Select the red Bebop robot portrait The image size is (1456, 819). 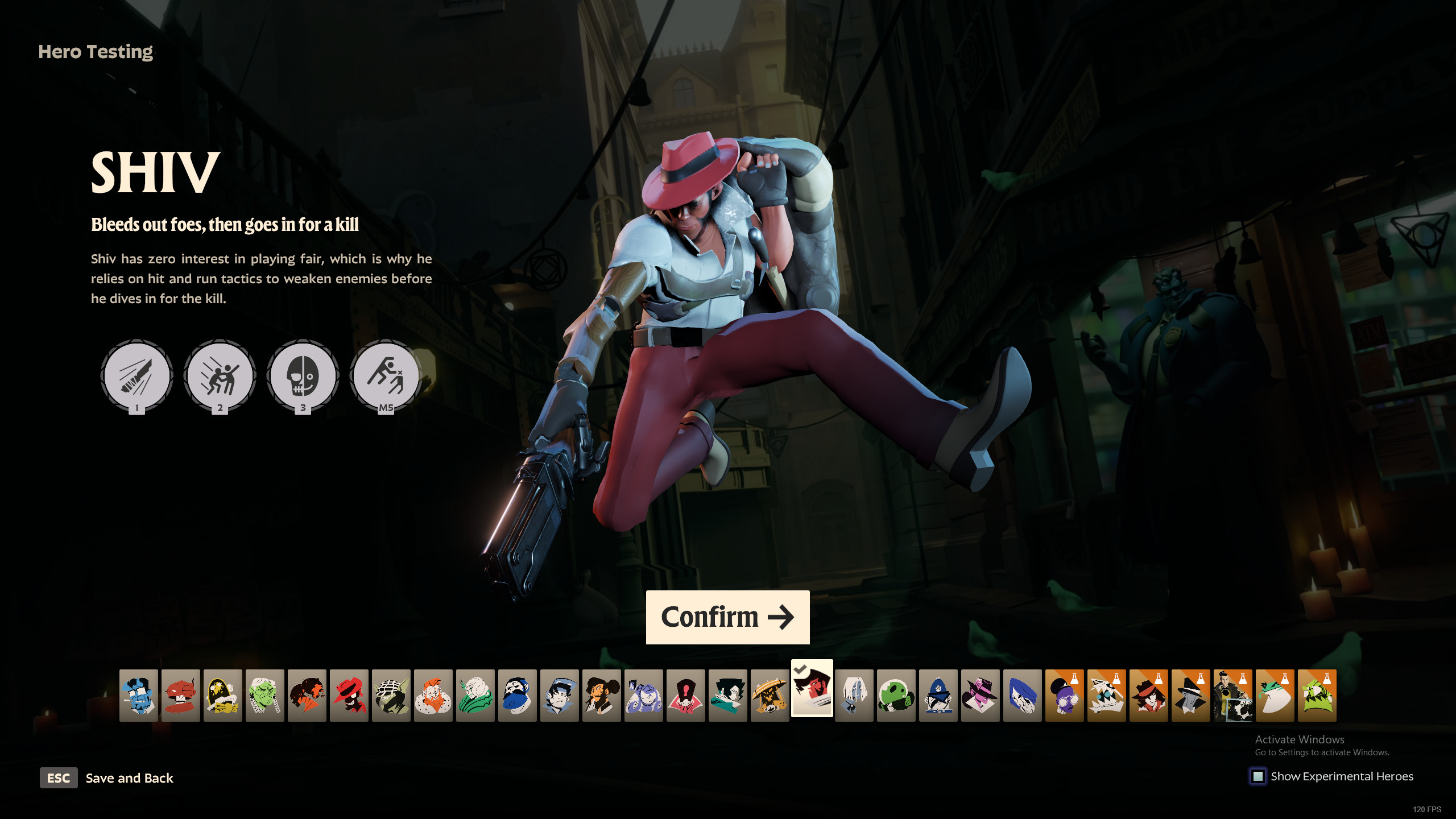tap(180, 693)
